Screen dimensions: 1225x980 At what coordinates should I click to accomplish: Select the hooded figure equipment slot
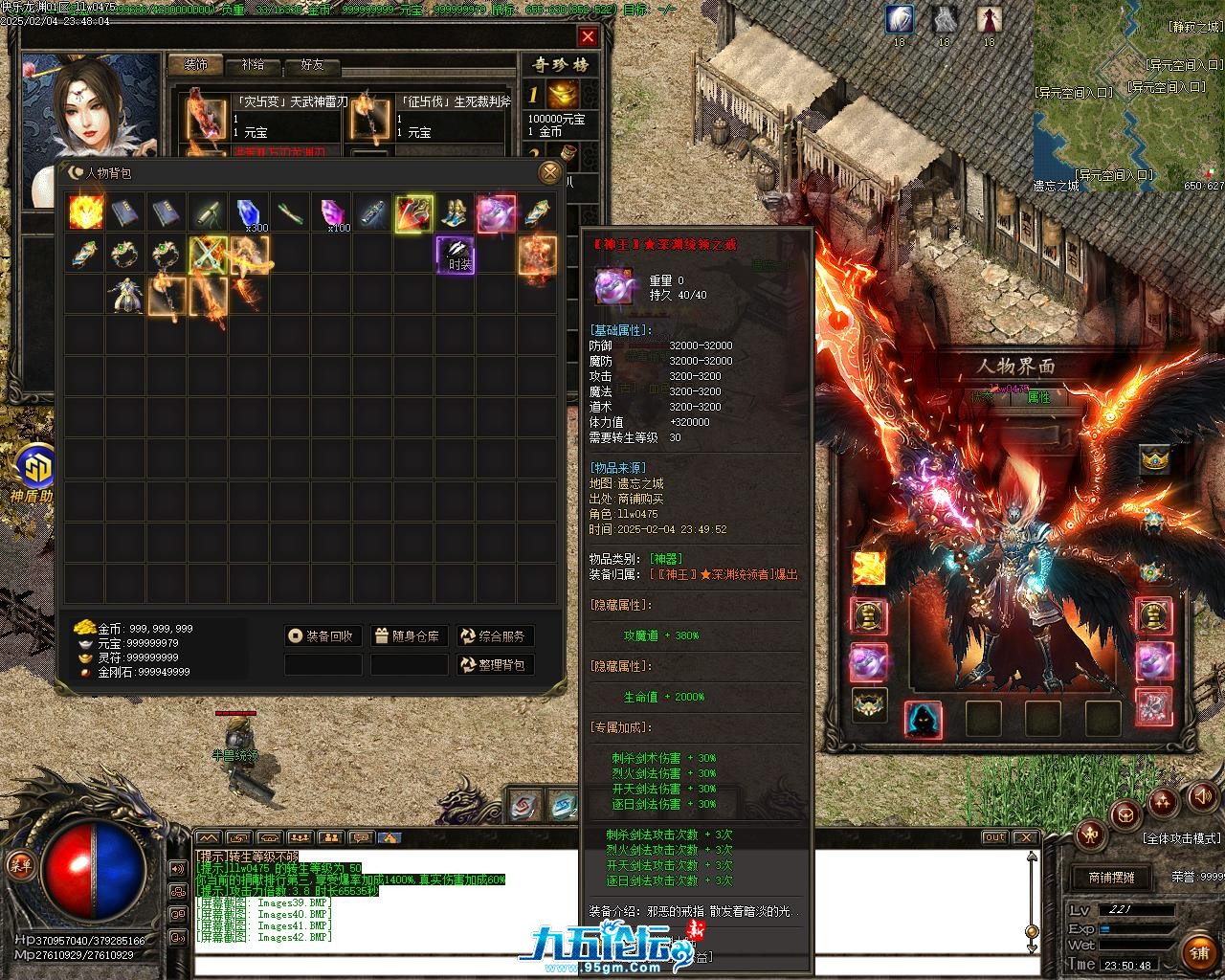(x=923, y=720)
